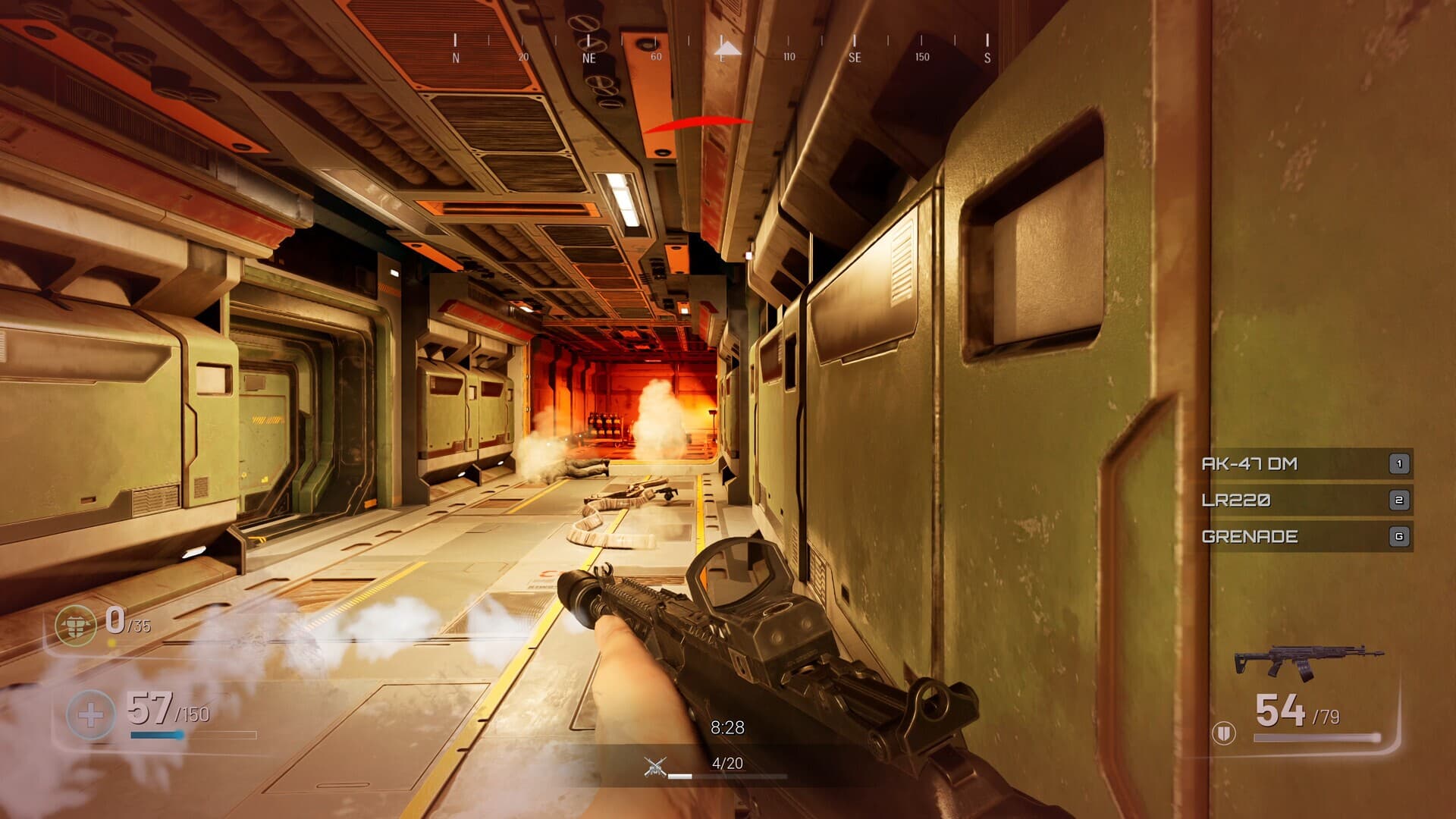This screenshot has width=1456, height=819.
Task: Switch to the LR220 weapon slot
Action: (x=1304, y=500)
